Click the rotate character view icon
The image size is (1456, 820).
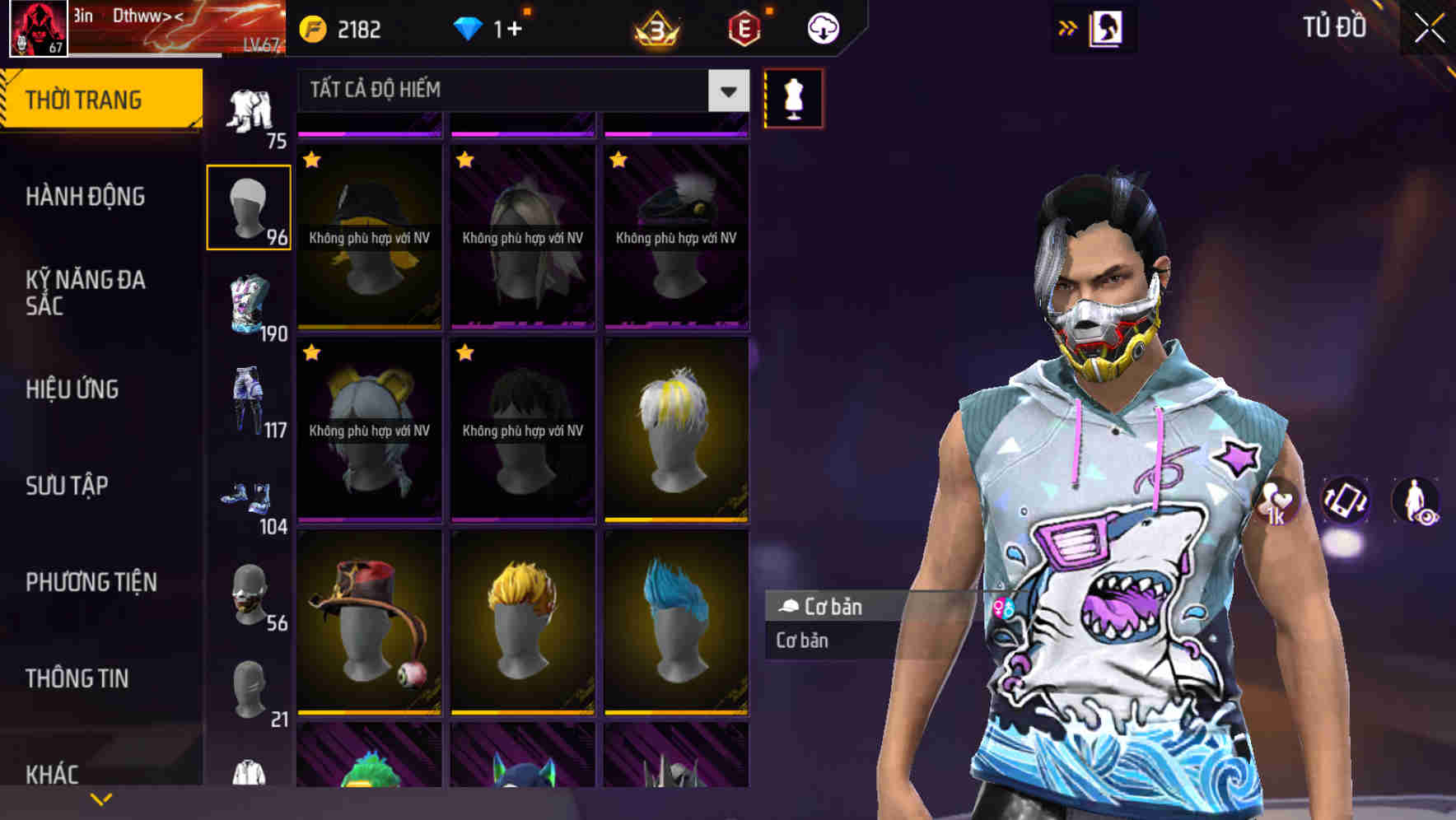coord(1346,502)
